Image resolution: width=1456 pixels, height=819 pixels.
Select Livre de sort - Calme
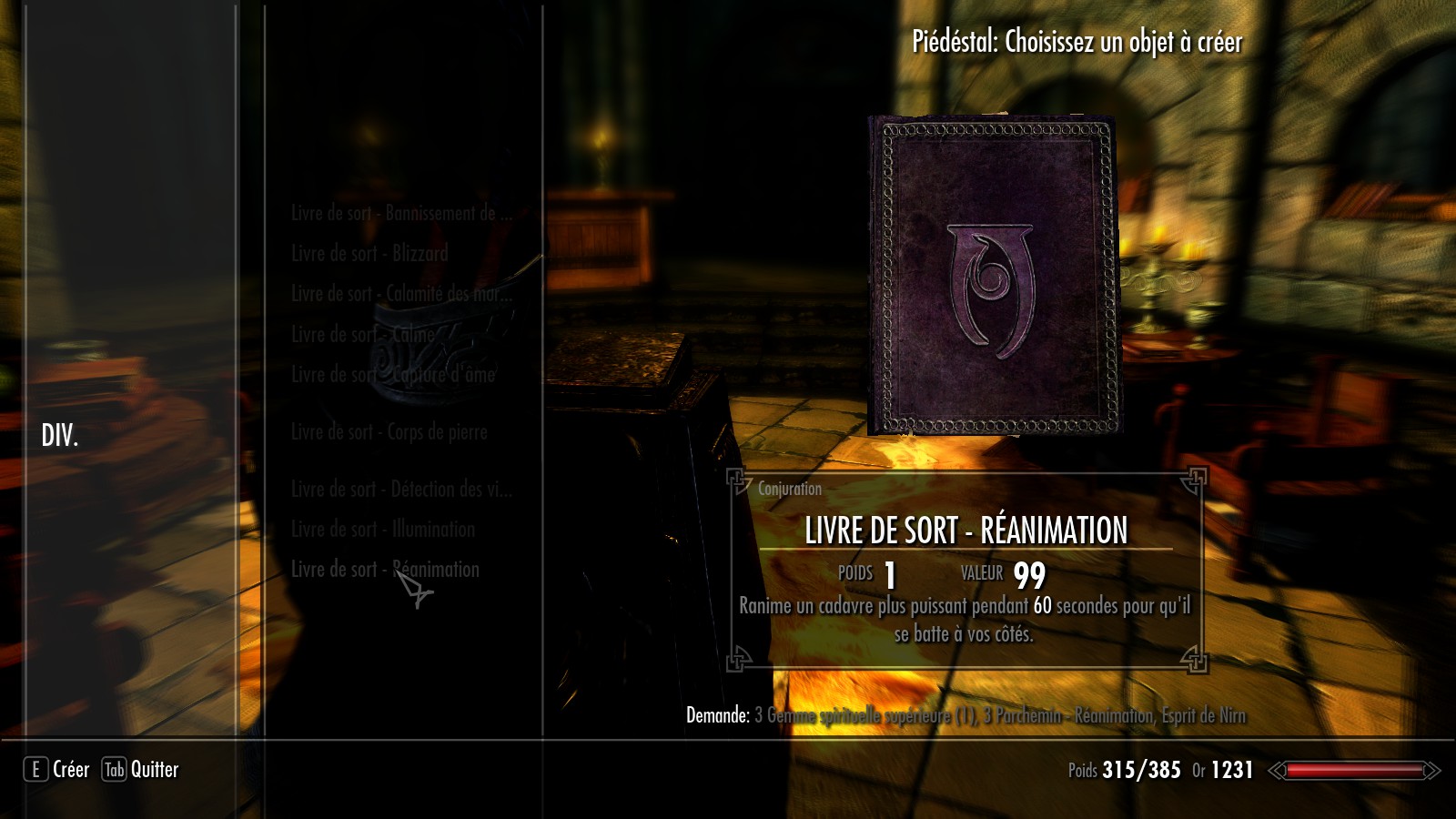click(362, 335)
